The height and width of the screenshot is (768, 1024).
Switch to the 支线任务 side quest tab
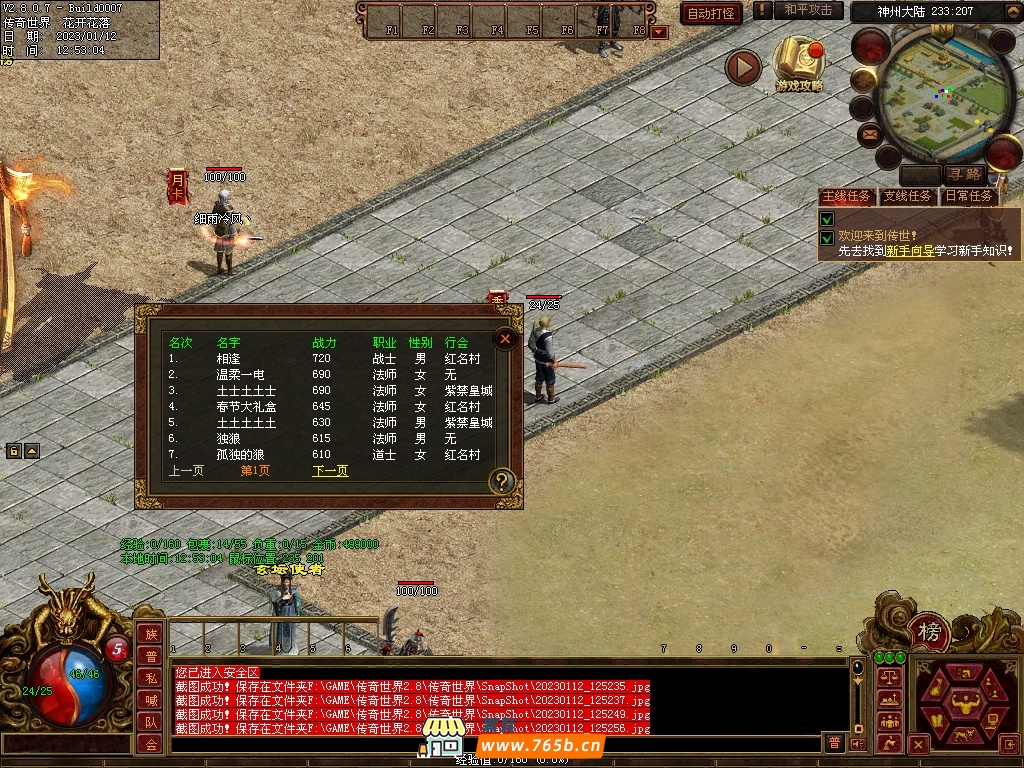tap(907, 196)
